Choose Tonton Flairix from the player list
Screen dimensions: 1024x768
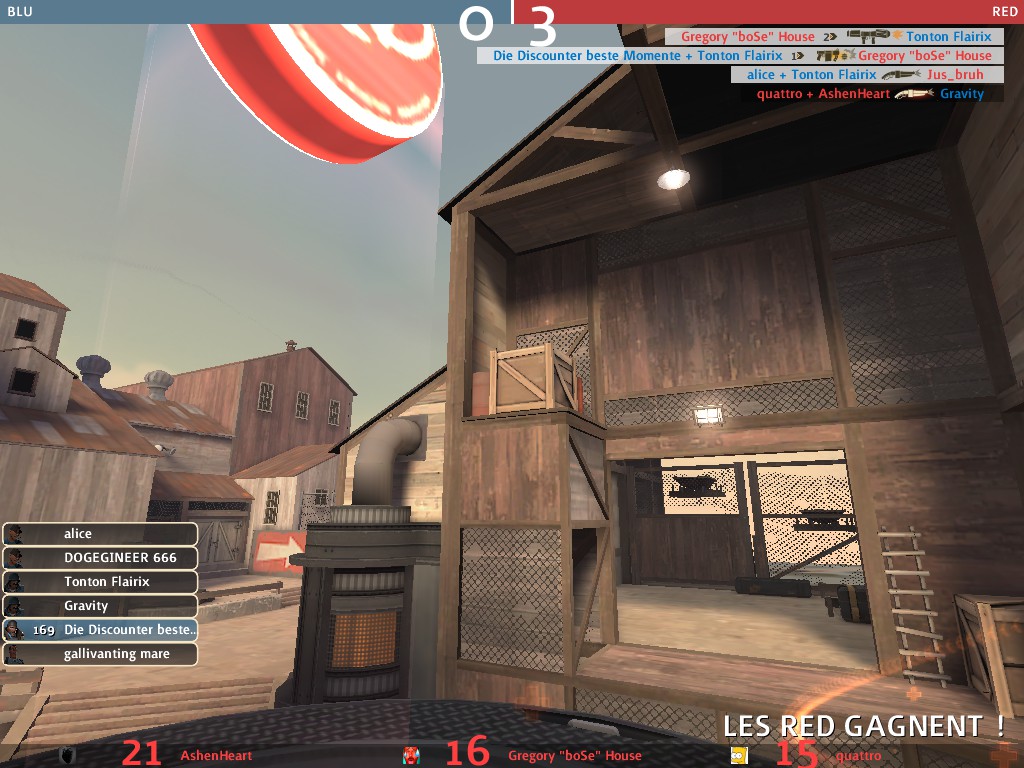[x=100, y=582]
